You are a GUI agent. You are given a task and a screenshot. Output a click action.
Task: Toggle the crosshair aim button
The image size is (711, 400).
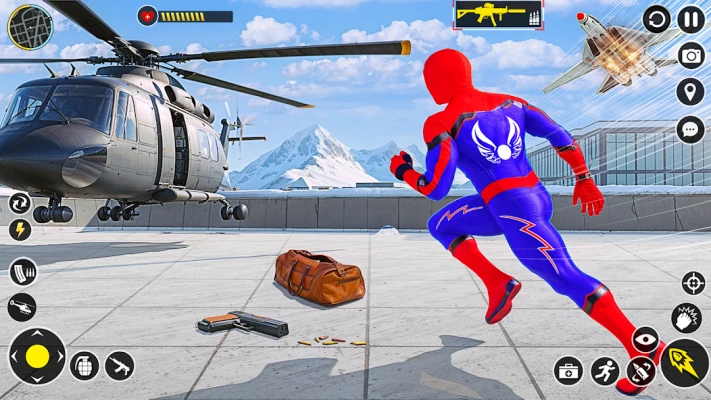[x=693, y=283]
